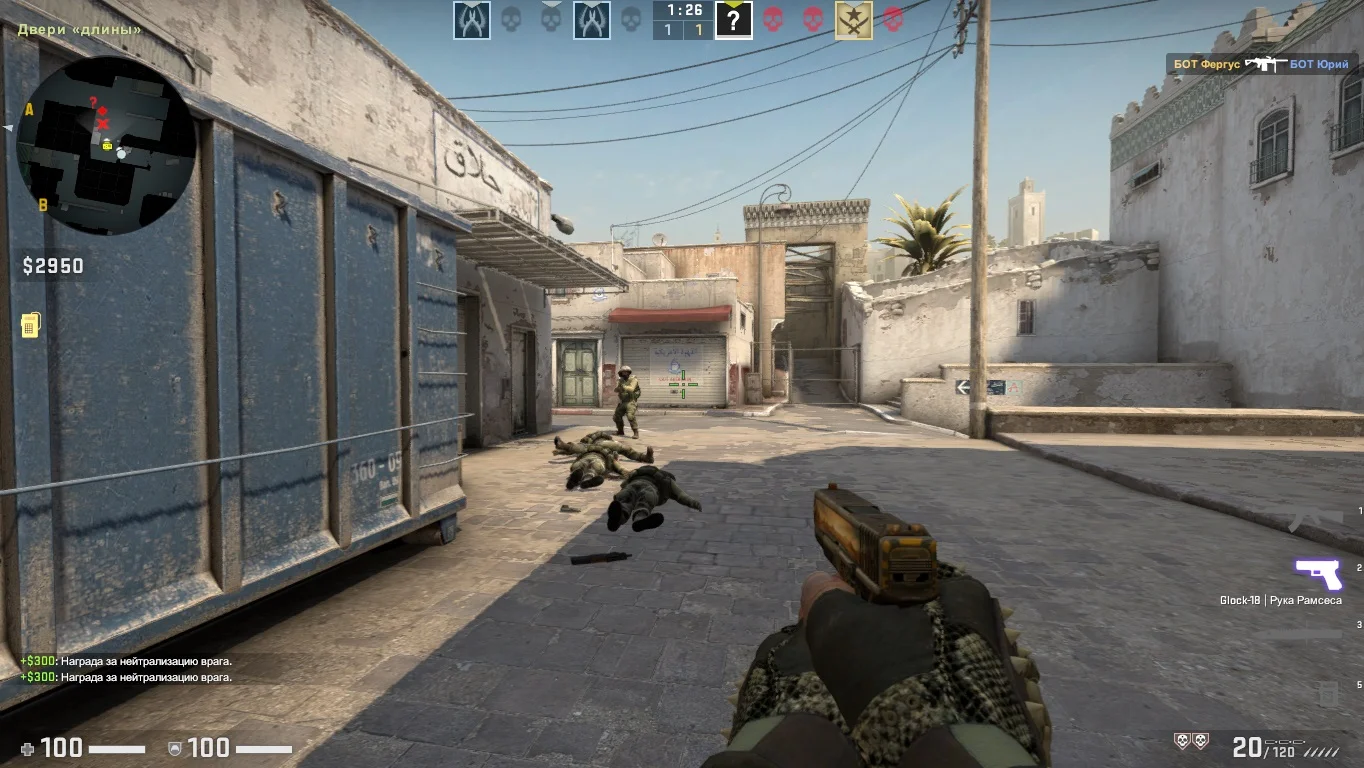The height and width of the screenshot is (768, 1364).
Task: Select the question mark player avatar
Action: (x=733, y=20)
